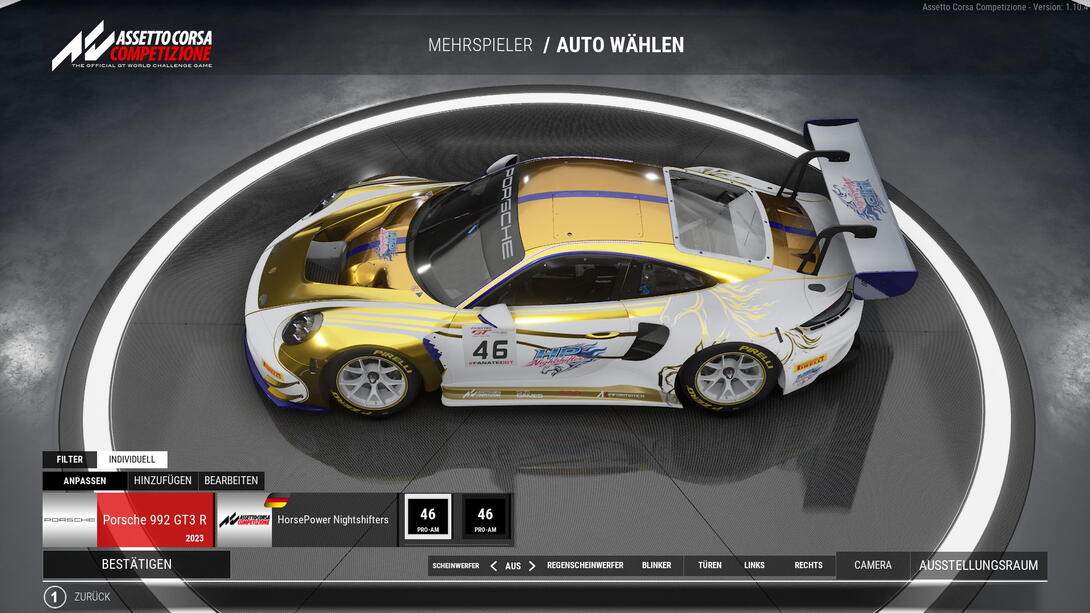This screenshot has height=613, width=1090.
Task: Toggle the Regenscheinwerfer rain lights
Action: pyautogui.click(x=585, y=566)
